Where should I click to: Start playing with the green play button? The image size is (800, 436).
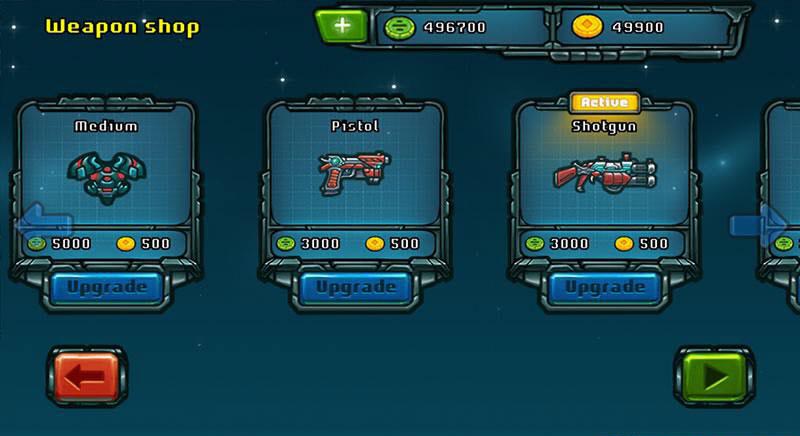pos(714,378)
